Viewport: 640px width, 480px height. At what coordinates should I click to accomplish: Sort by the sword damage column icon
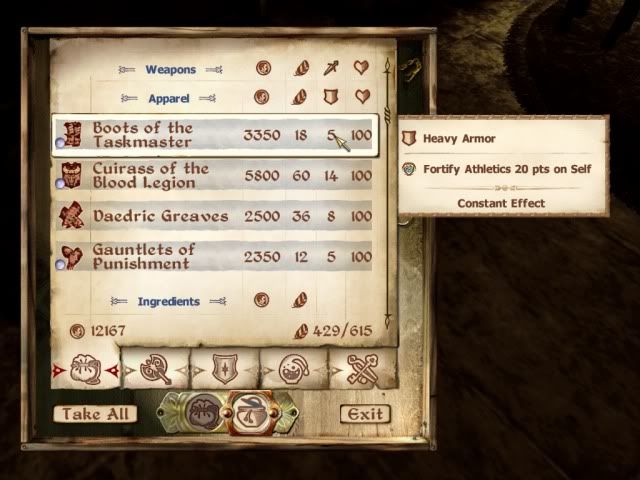[x=331, y=69]
